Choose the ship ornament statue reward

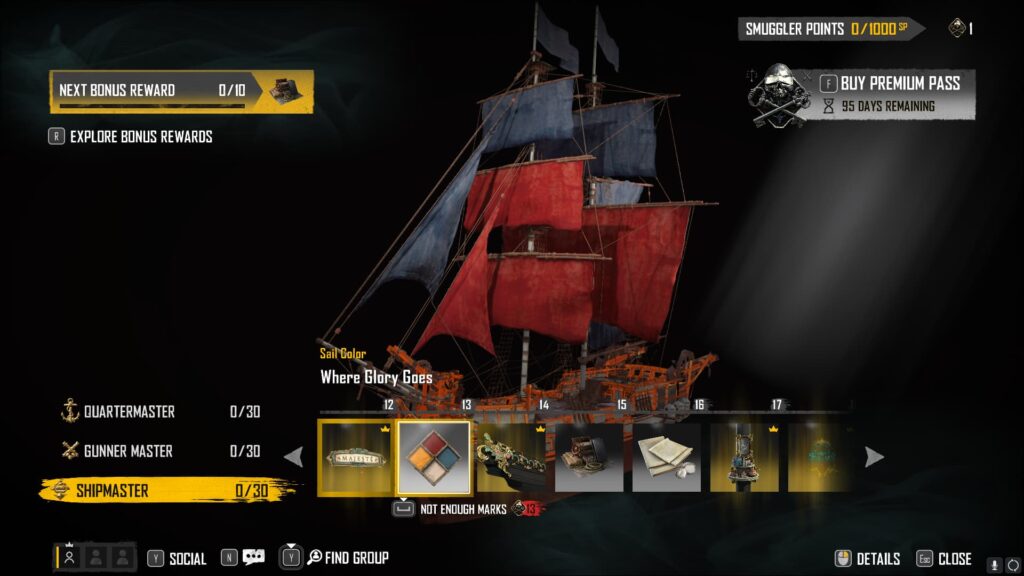pos(744,457)
